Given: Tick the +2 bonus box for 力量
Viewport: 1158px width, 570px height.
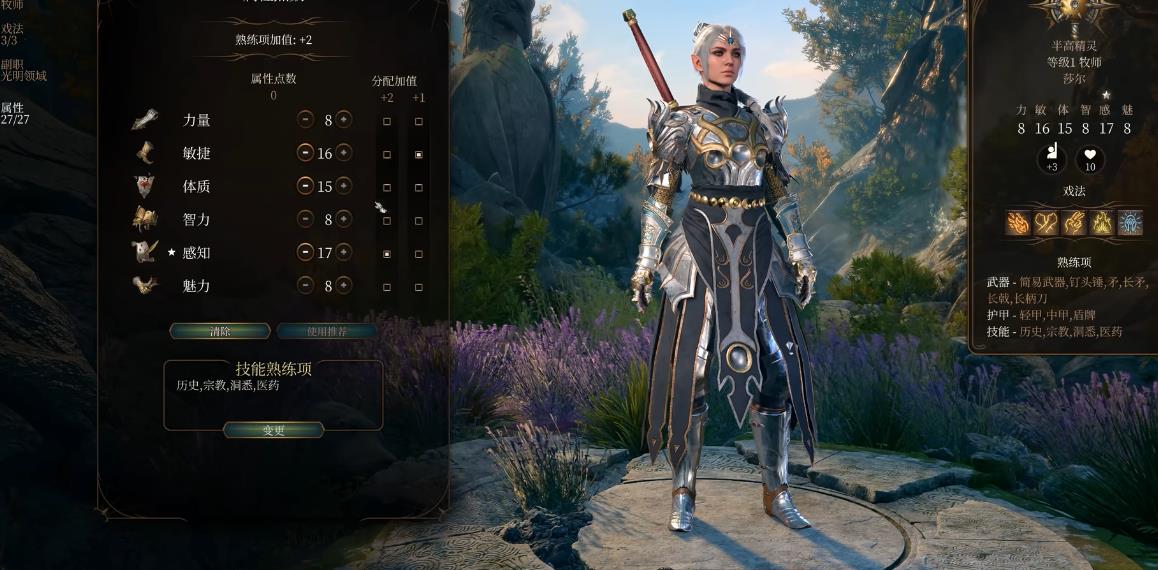Looking at the screenshot, I should click(387, 121).
